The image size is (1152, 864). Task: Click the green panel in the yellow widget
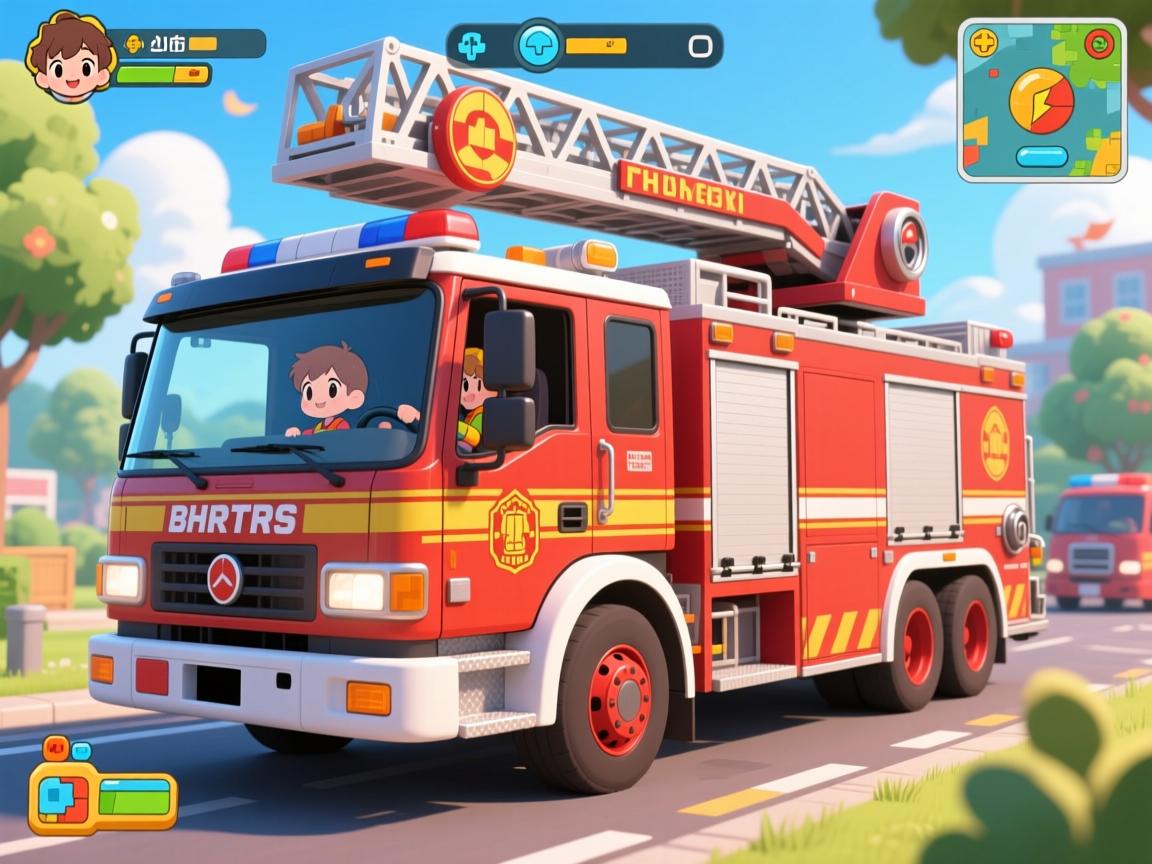tap(134, 798)
